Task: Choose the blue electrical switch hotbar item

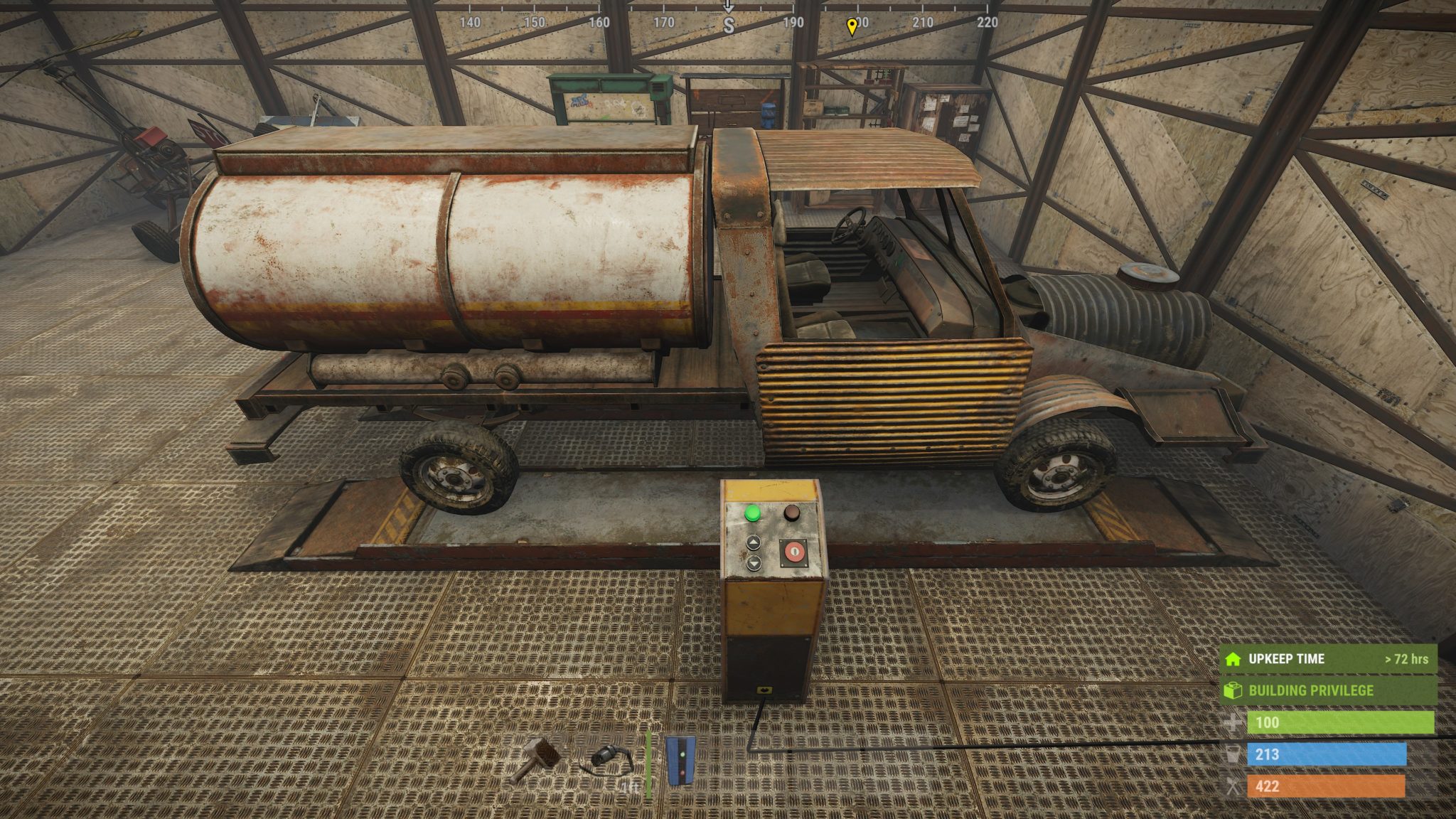Action: pos(681,761)
